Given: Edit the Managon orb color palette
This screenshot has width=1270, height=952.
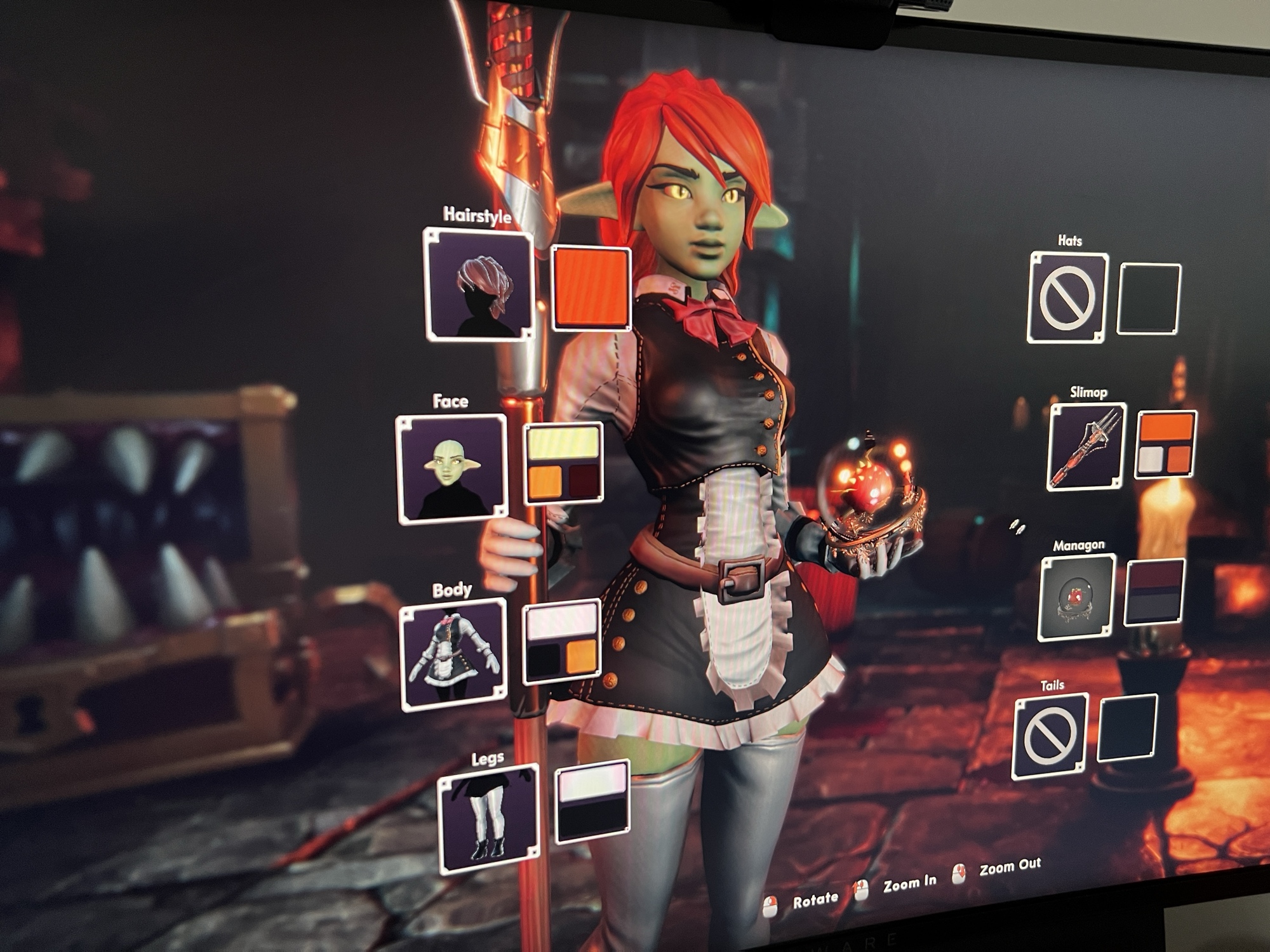Looking at the screenshot, I should pyautogui.click(x=1154, y=592).
